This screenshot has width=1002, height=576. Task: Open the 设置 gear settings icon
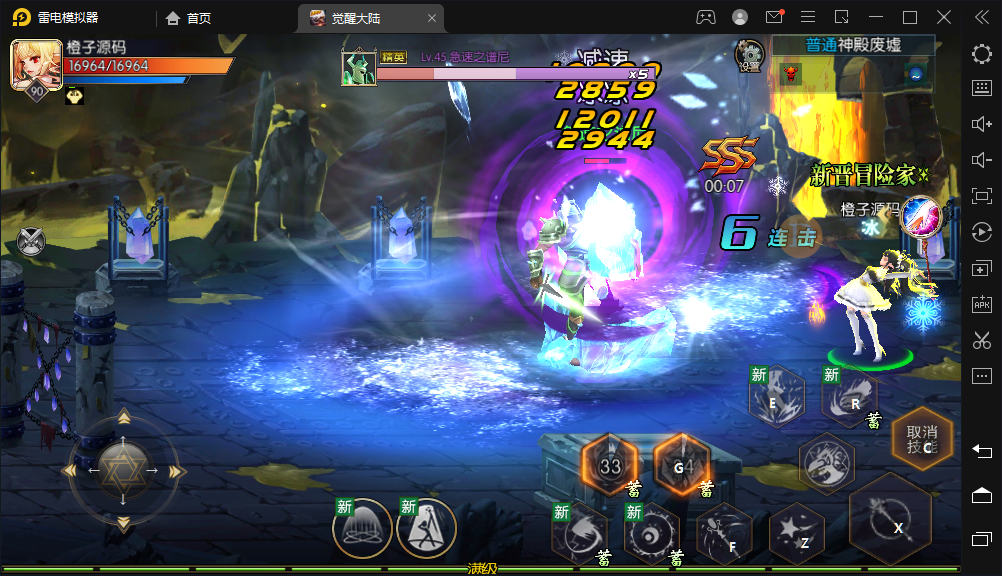748,55
